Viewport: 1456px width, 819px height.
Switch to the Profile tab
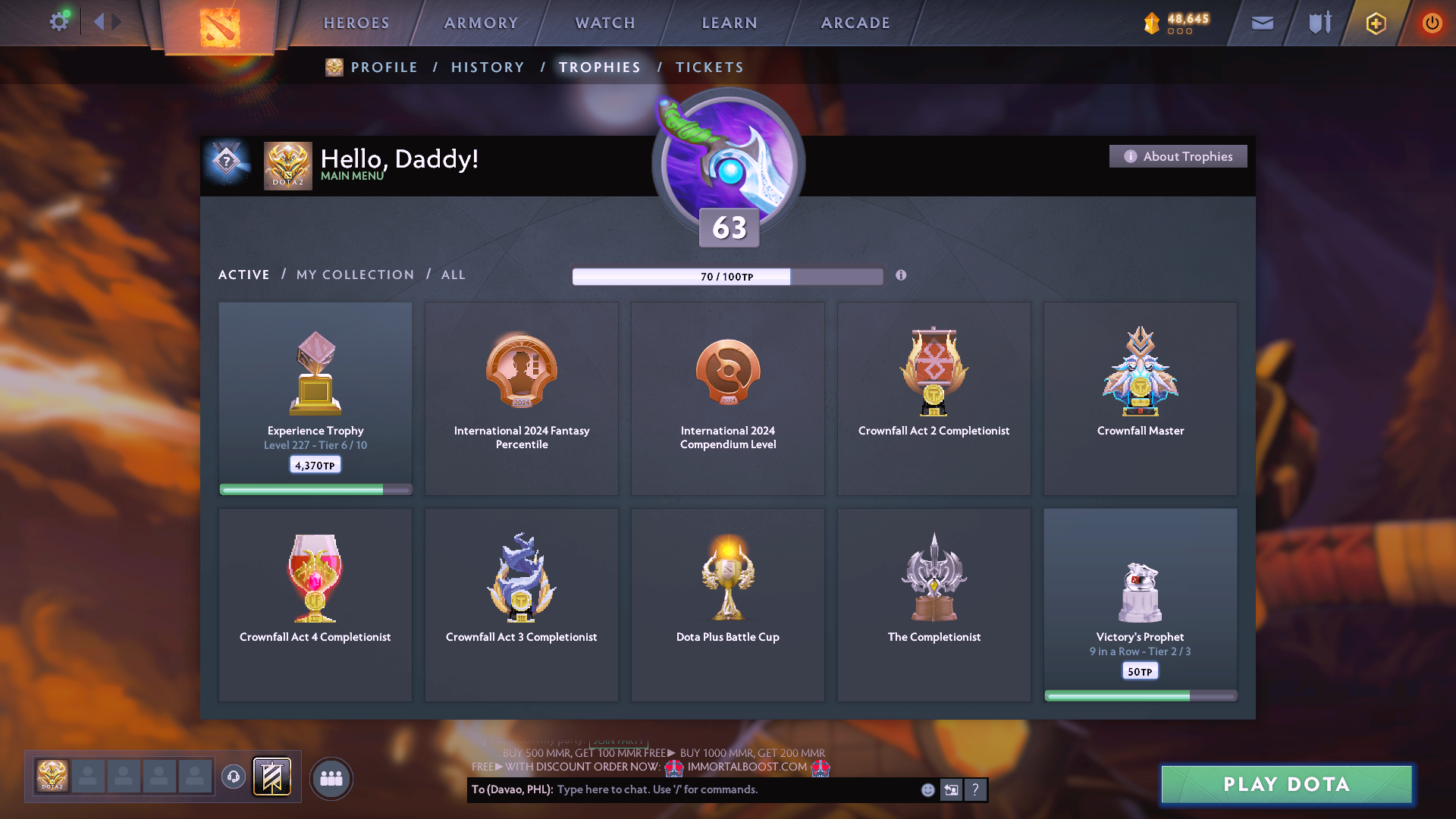click(384, 67)
